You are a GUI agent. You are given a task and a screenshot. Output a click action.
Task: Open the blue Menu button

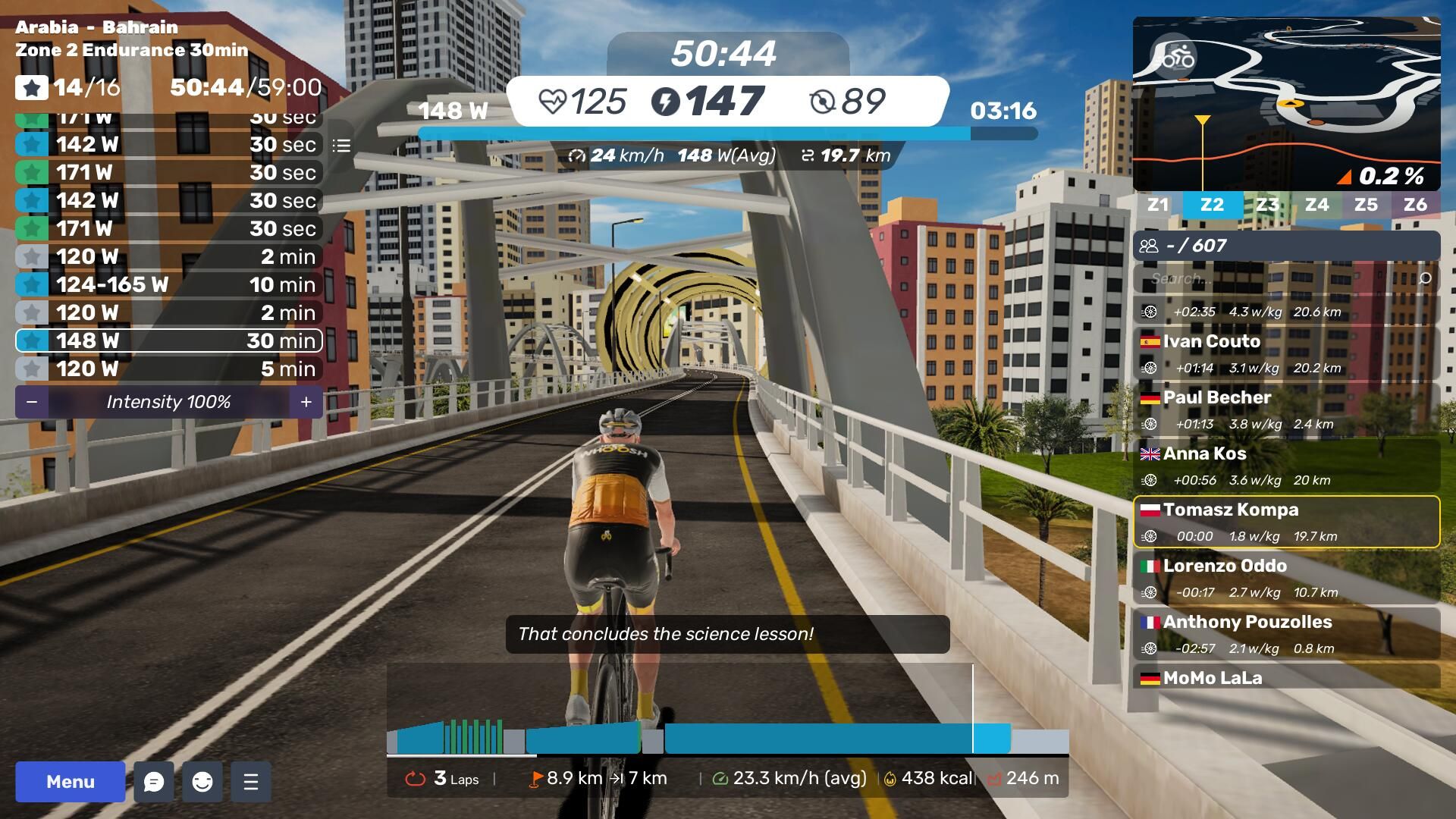[x=71, y=782]
